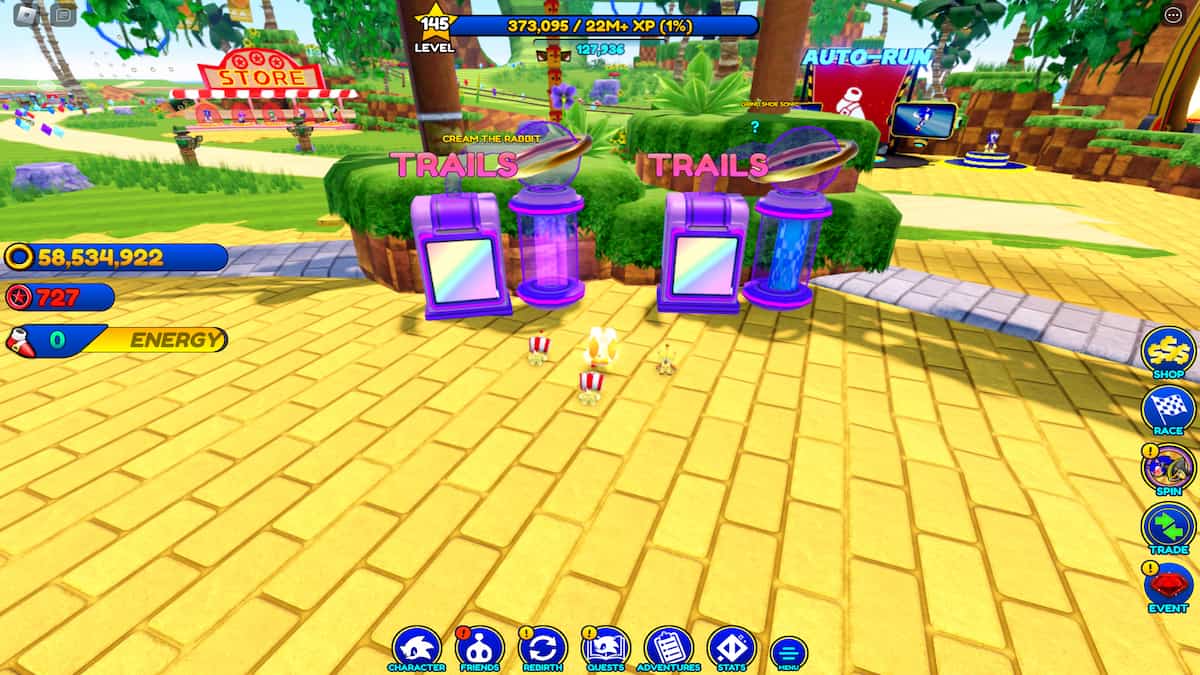
Task: Open the Spin wheel button
Action: (1168, 468)
